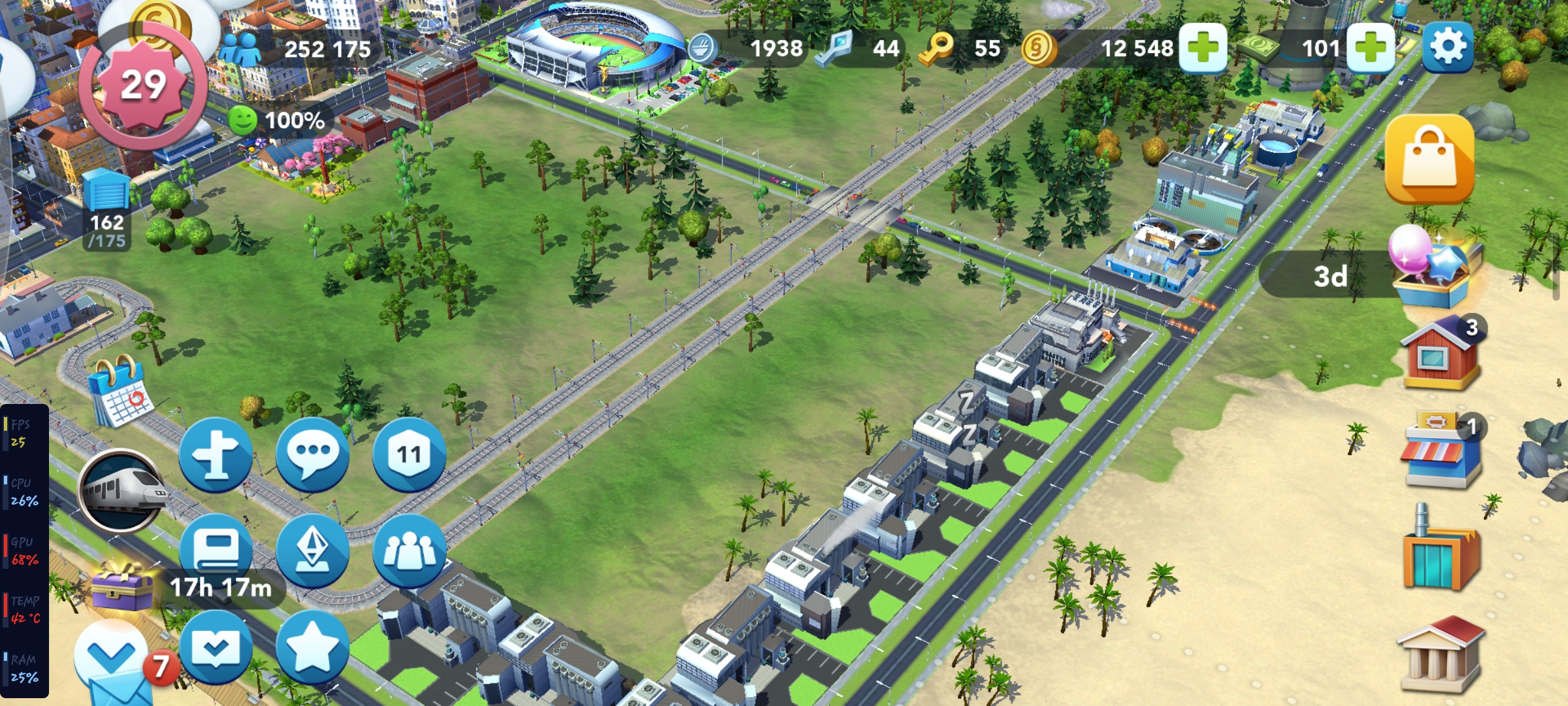The height and width of the screenshot is (706, 1568).
Task: Open the train menu button
Action: tap(122, 490)
